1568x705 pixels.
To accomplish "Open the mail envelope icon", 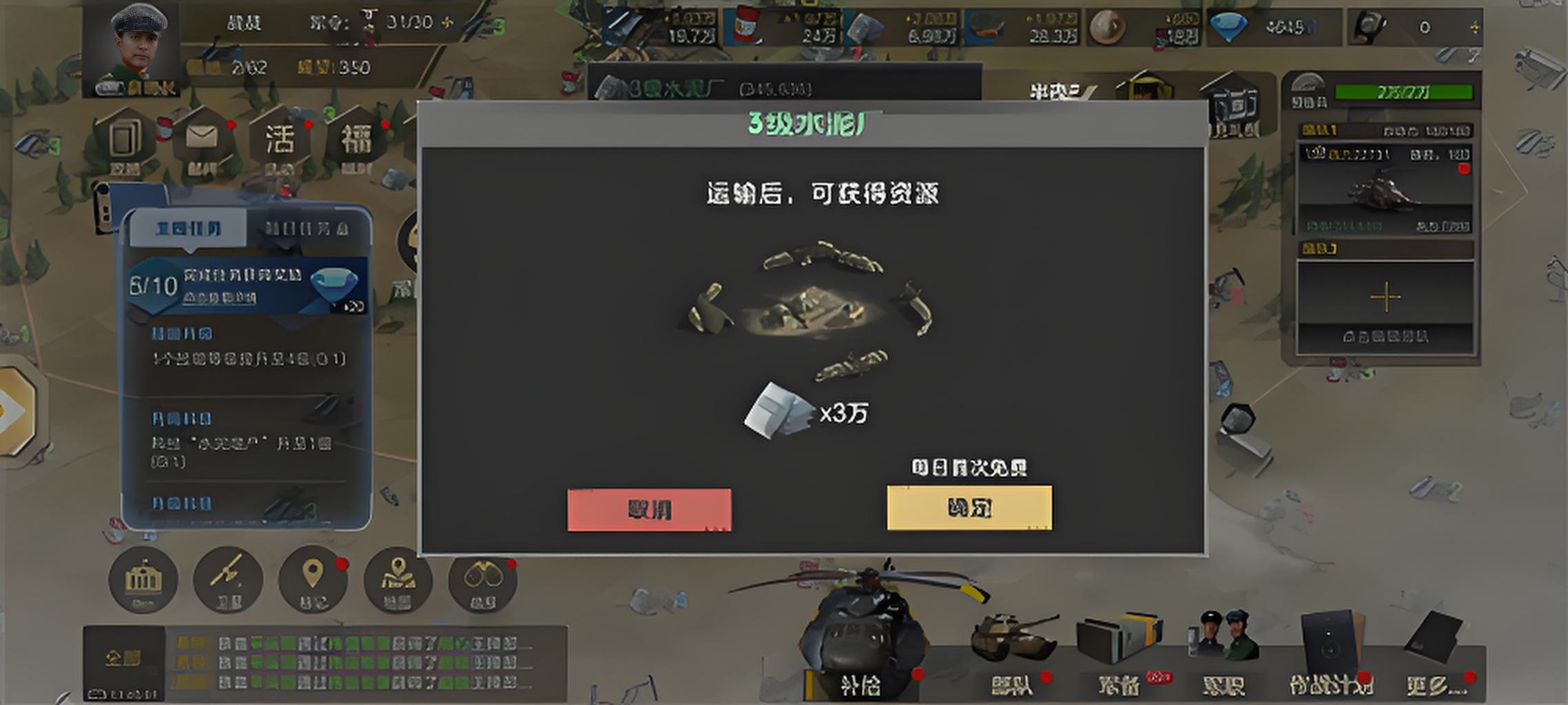I will [201, 138].
